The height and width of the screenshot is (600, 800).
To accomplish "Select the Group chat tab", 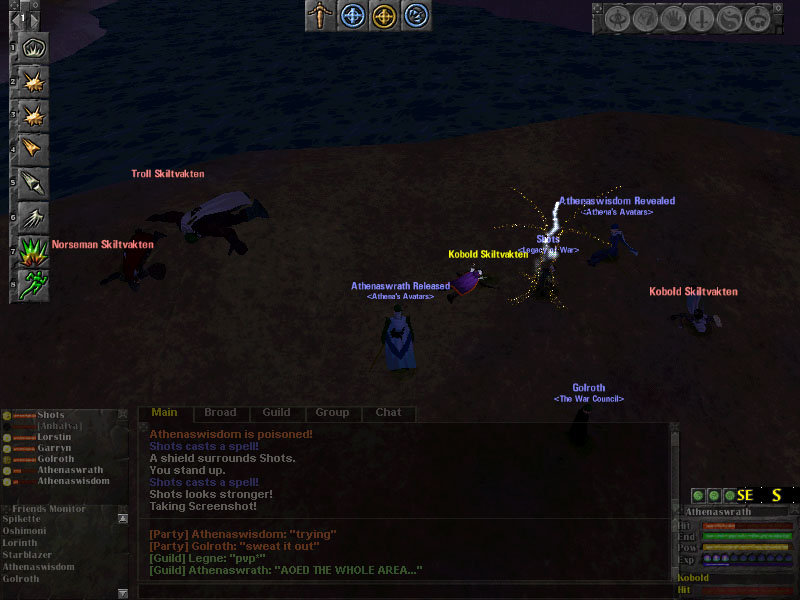I will pyautogui.click(x=332, y=412).
